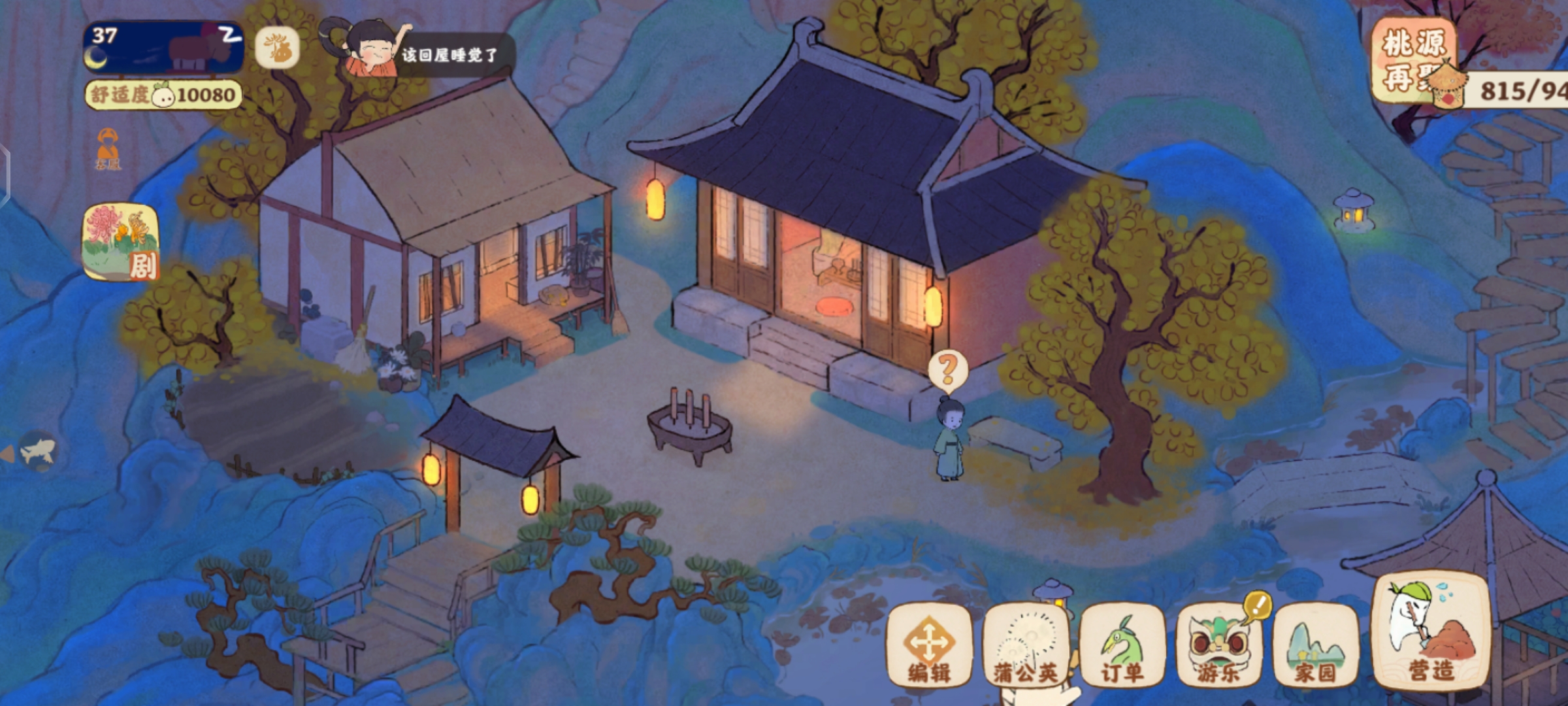The height and width of the screenshot is (706, 1568).
Task: Open the chrysanthemum 剧 story event
Action: (x=122, y=242)
